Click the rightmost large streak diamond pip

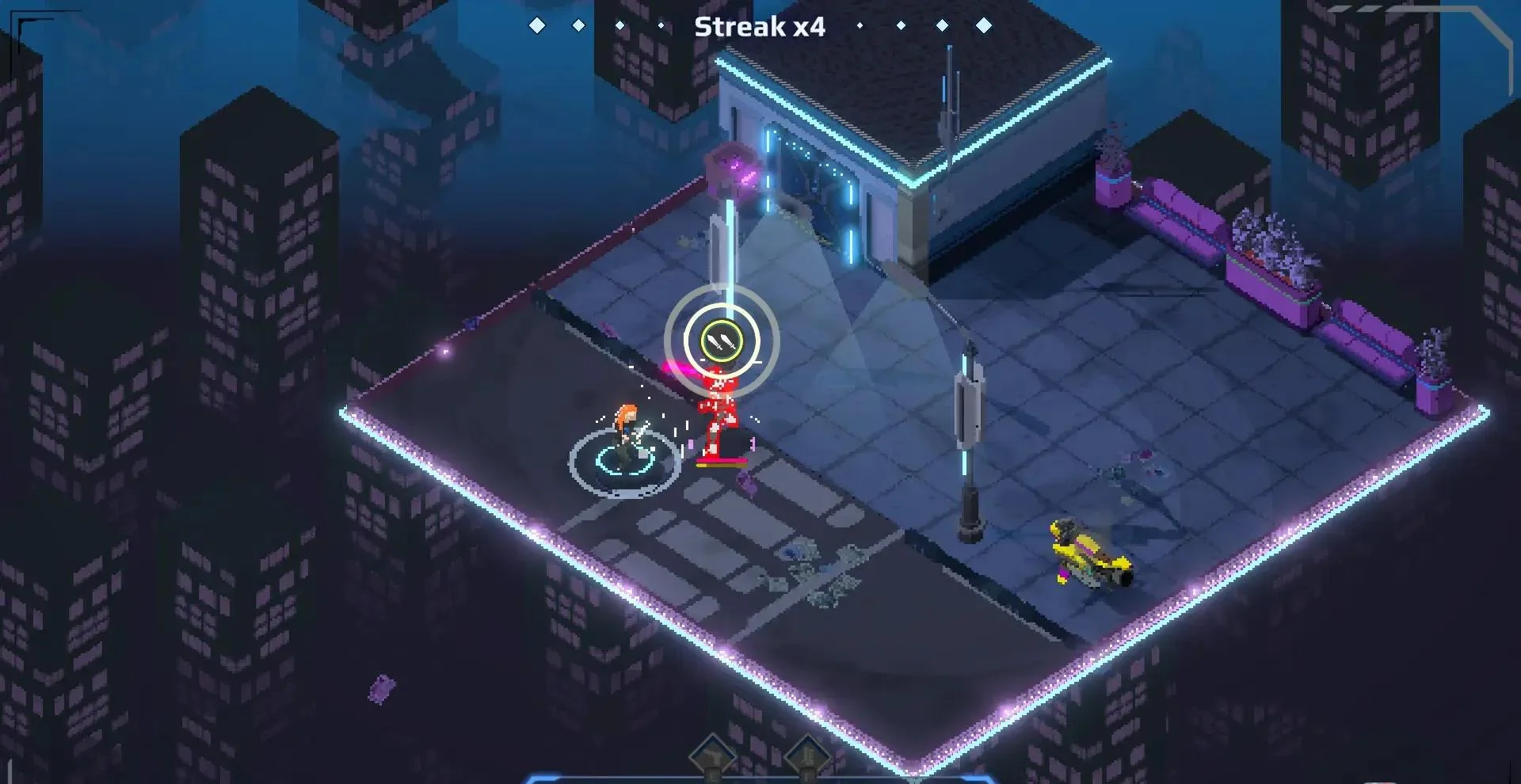click(x=983, y=25)
